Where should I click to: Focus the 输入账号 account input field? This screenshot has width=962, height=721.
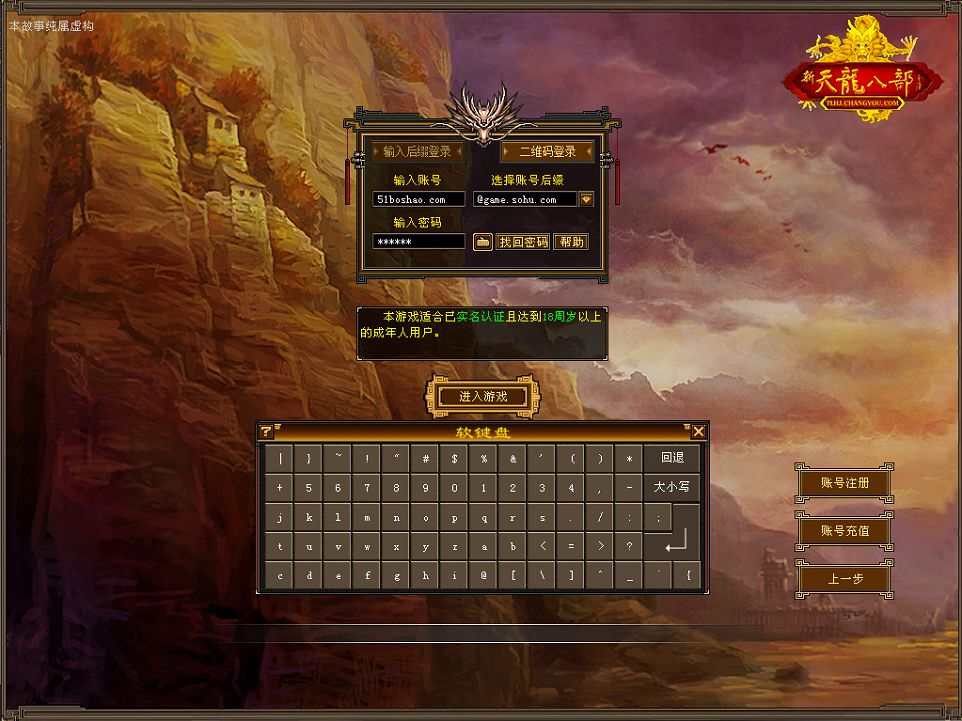(418, 200)
